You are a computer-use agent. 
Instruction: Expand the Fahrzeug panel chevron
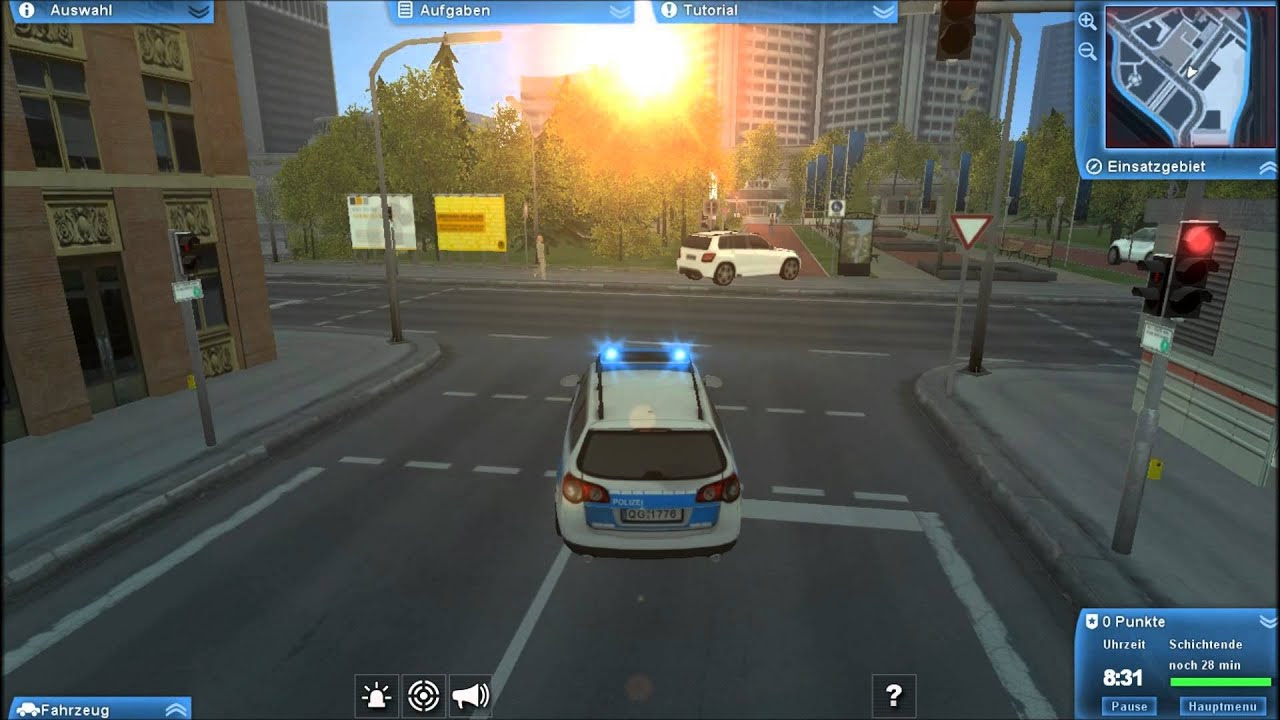[178, 711]
